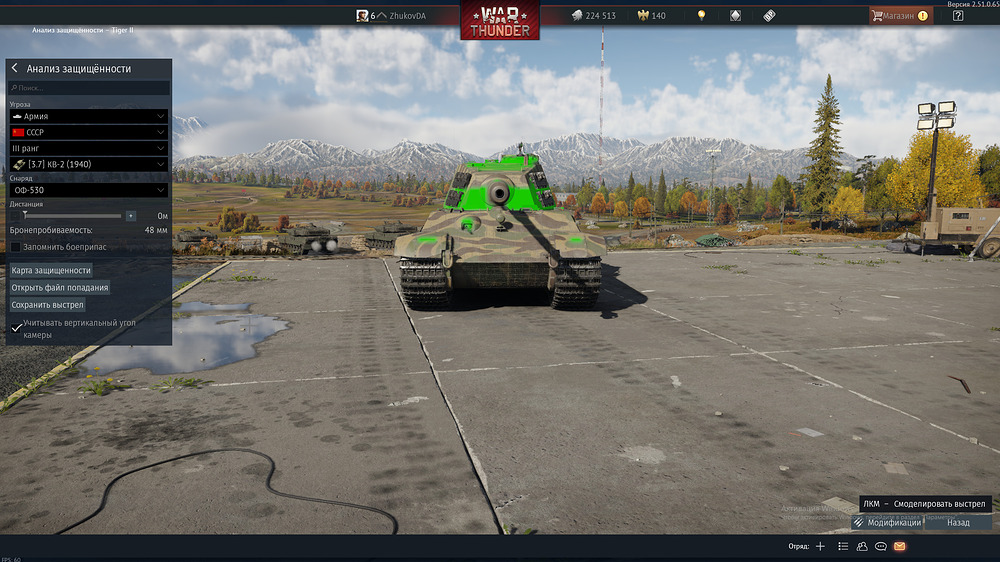The height and width of the screenshot is (562, 1000).
Task: Choose a shell from the ОФ-530 dropdown
Action: coord(88,190)
